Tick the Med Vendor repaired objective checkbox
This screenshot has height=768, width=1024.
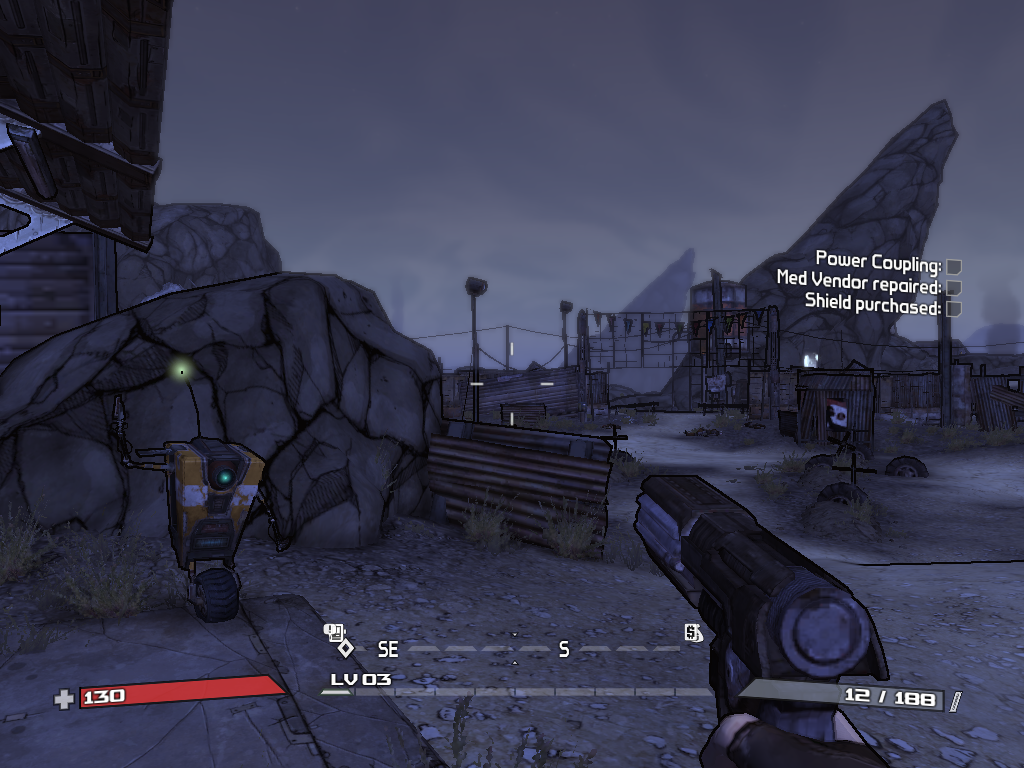tap(954, 288)
